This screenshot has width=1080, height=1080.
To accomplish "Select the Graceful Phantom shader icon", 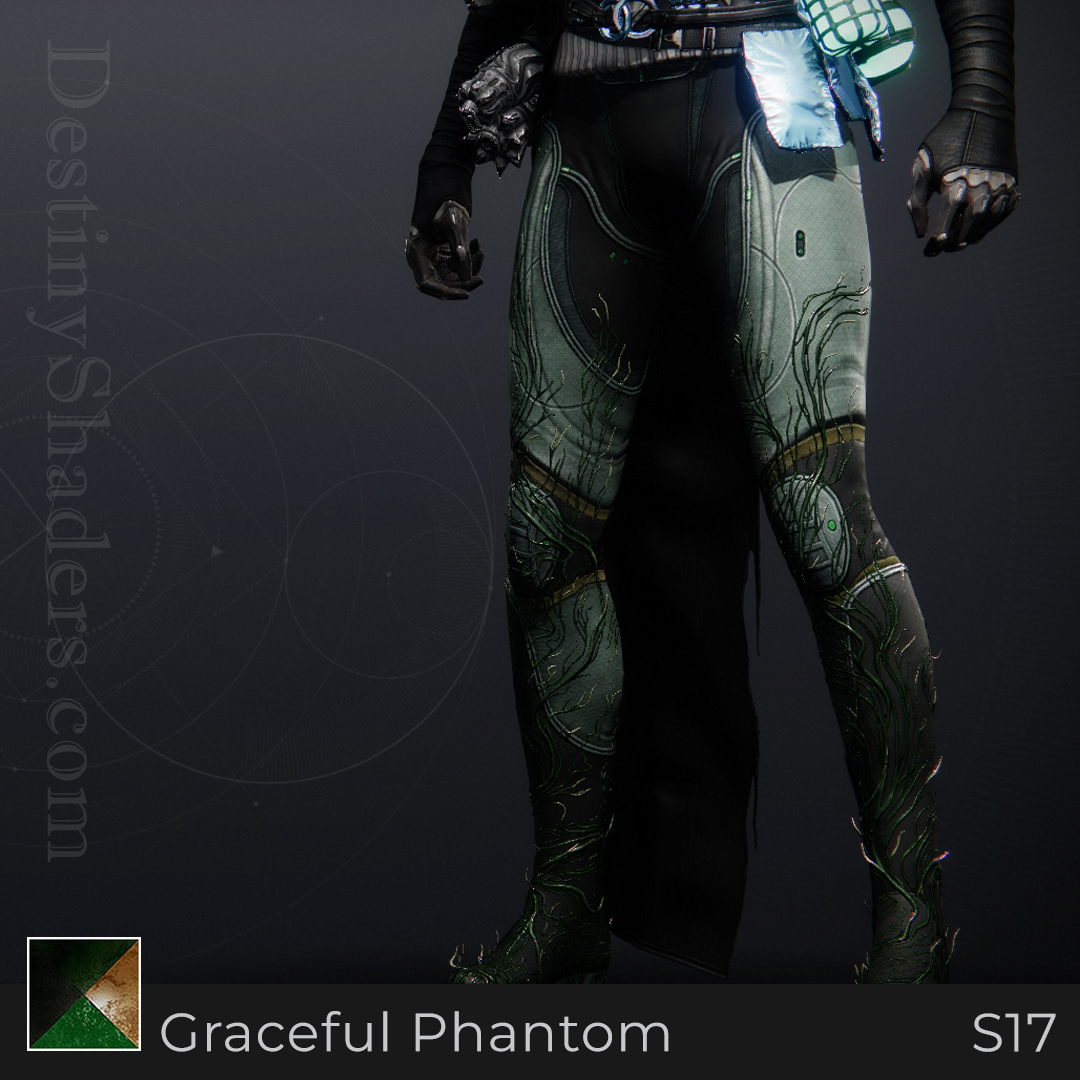I will (84, 994).
